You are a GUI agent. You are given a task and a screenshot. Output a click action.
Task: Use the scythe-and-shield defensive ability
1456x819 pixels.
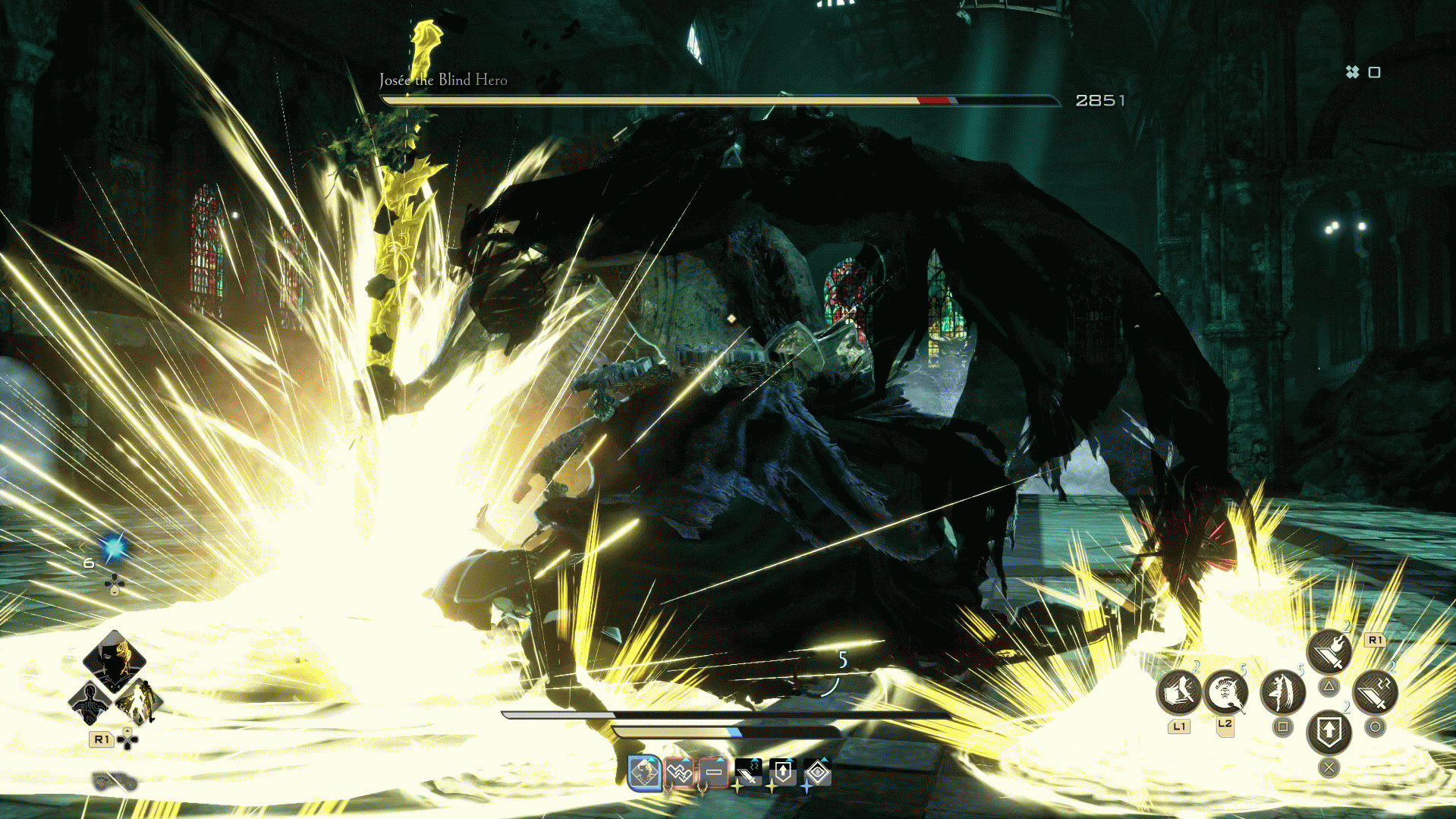[1178, 692]
